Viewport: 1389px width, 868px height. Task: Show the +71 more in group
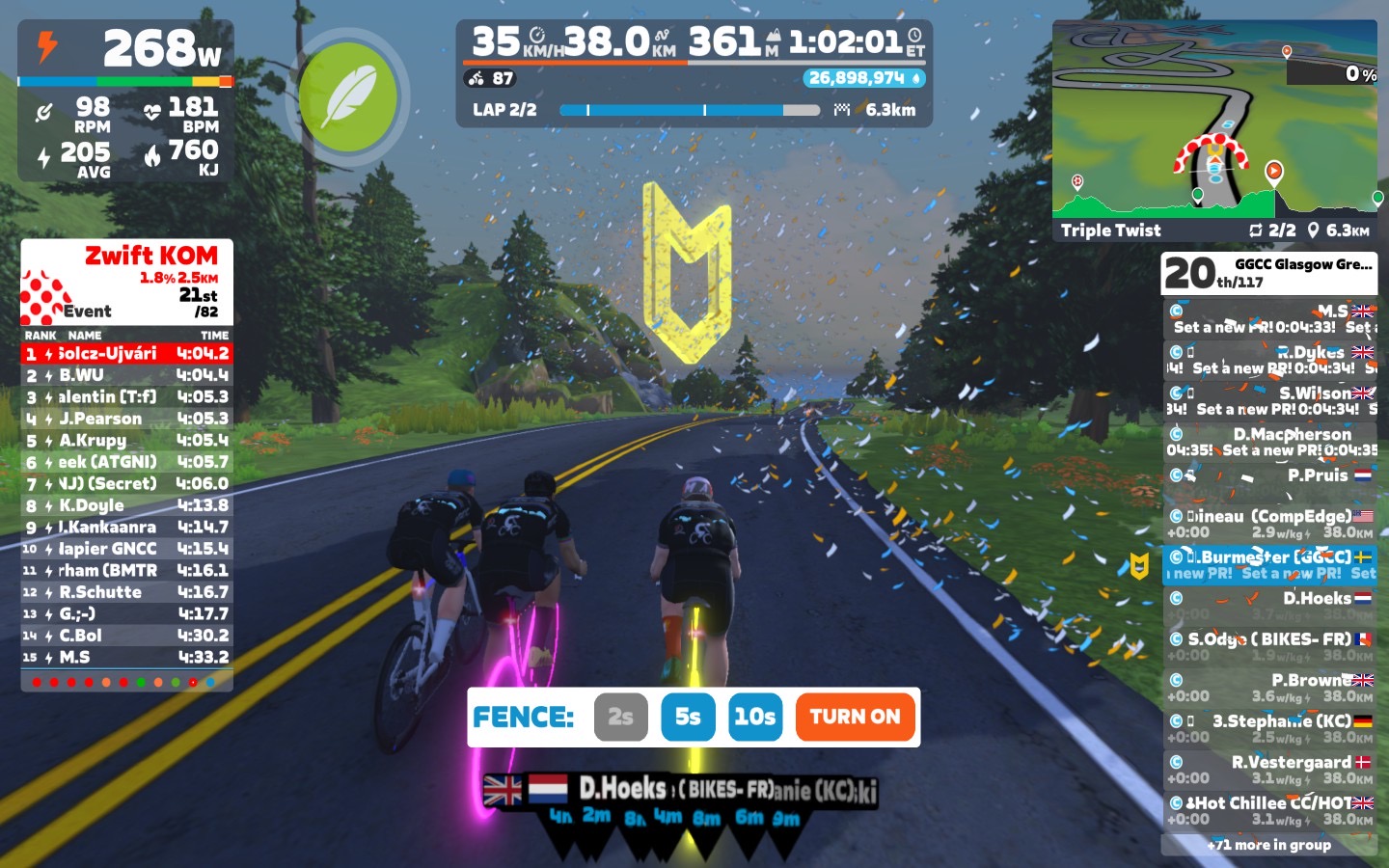coord(1269,845)
